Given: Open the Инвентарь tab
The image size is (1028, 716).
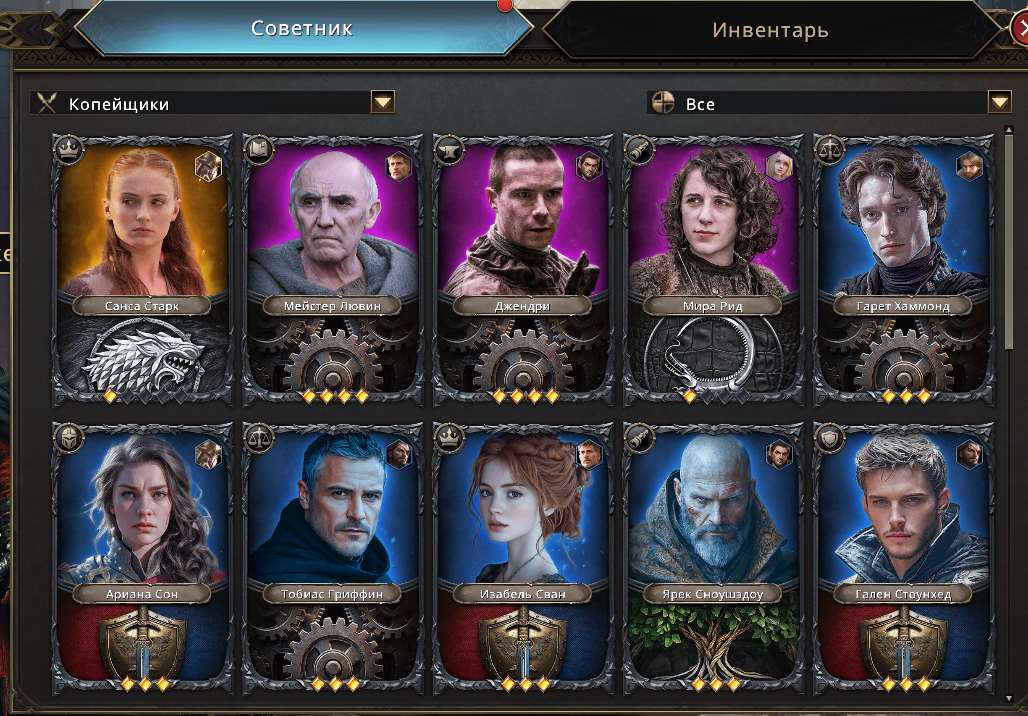Looking at the screenshot, I should pos(770,30).
